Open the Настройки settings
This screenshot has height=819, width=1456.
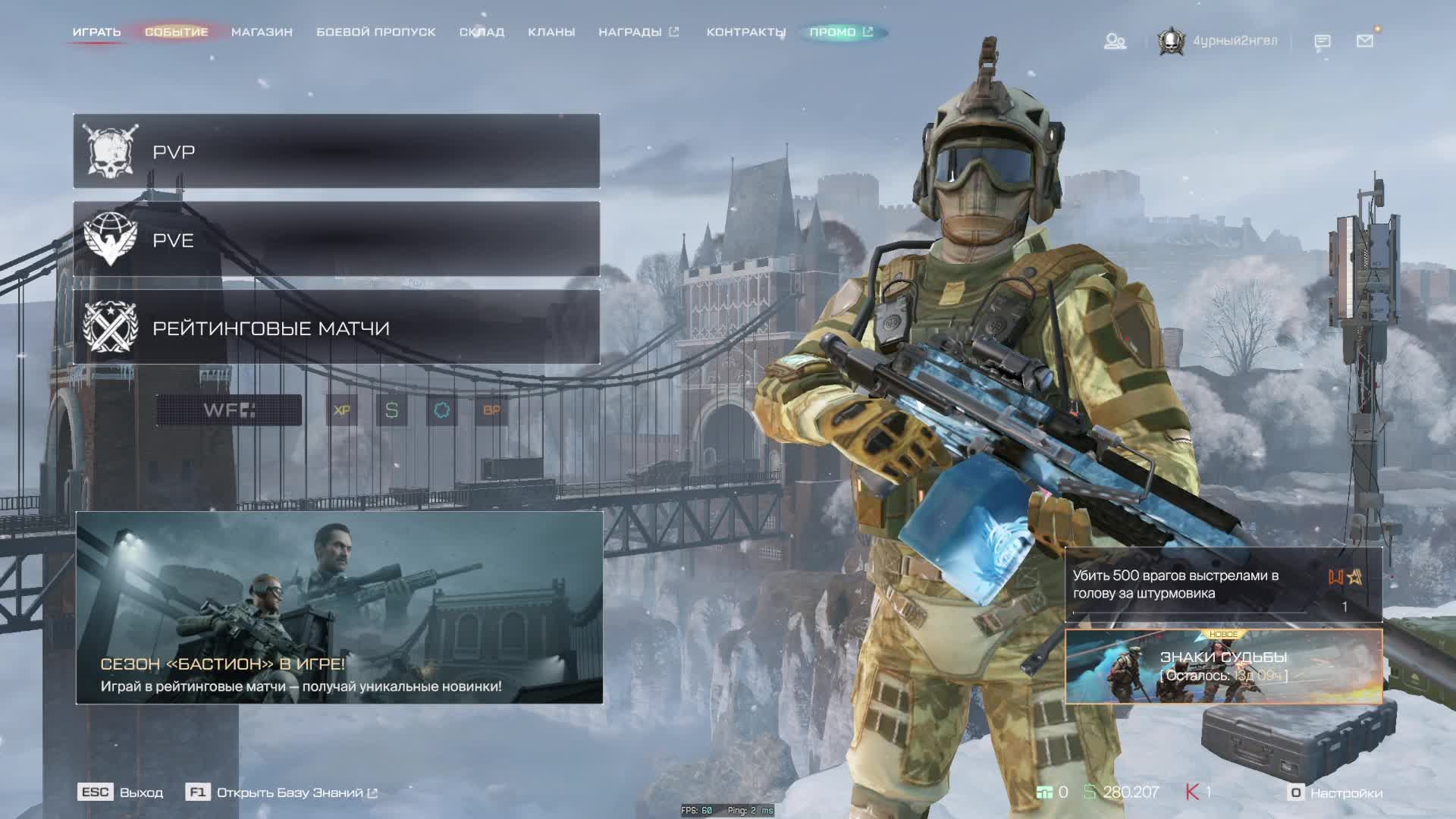(x=1336, y=792)
